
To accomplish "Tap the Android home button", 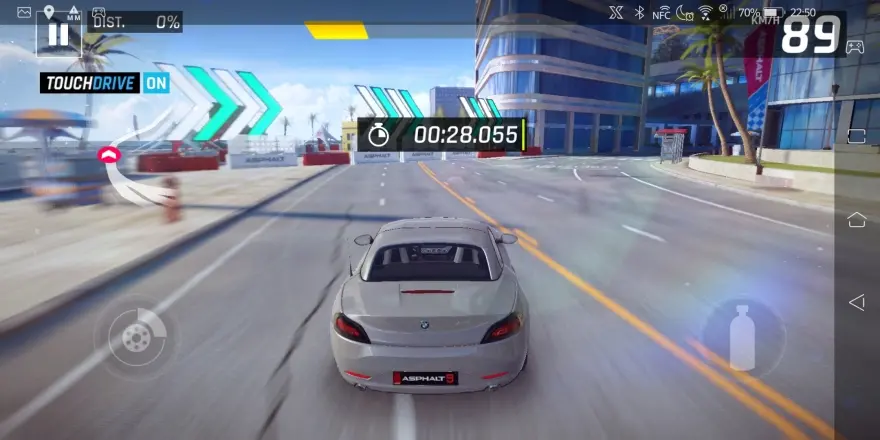I will pyautogui.click(x=856, y=219).
